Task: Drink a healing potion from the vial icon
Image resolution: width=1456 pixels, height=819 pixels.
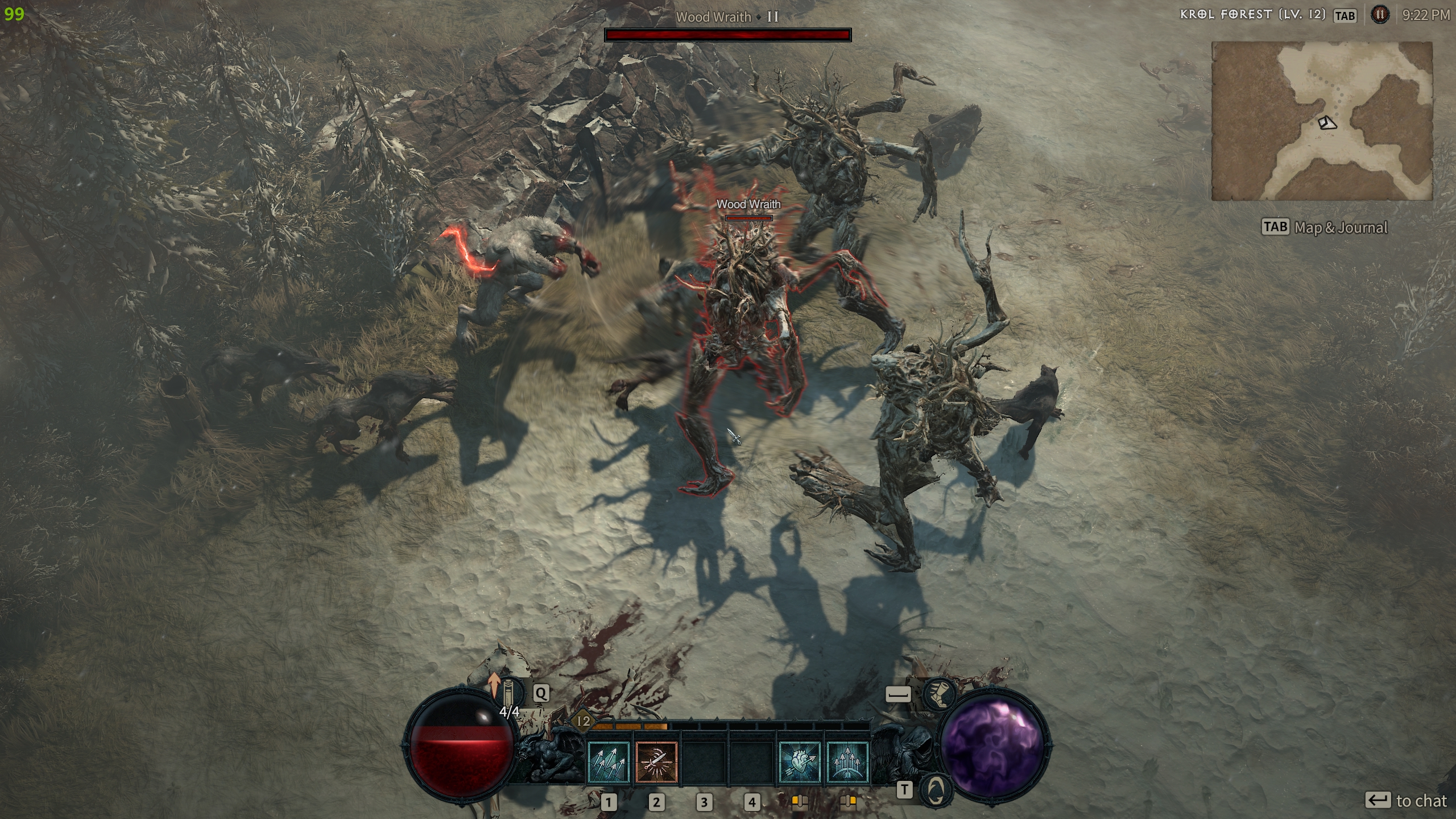Action: pyautogui.click(x=512, y=694)
